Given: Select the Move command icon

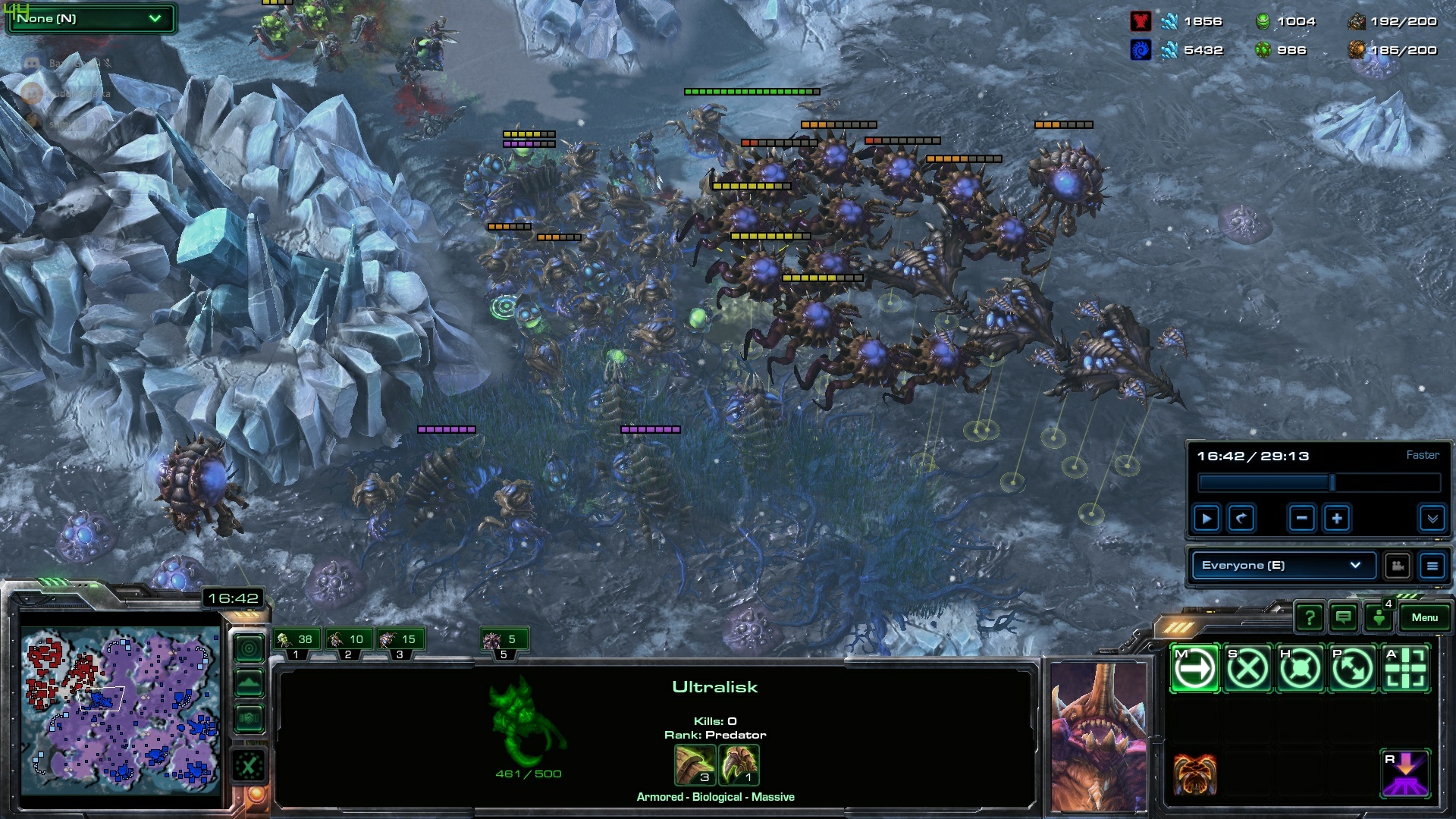Looking at the screenshot, I should tap(1193, 668).
